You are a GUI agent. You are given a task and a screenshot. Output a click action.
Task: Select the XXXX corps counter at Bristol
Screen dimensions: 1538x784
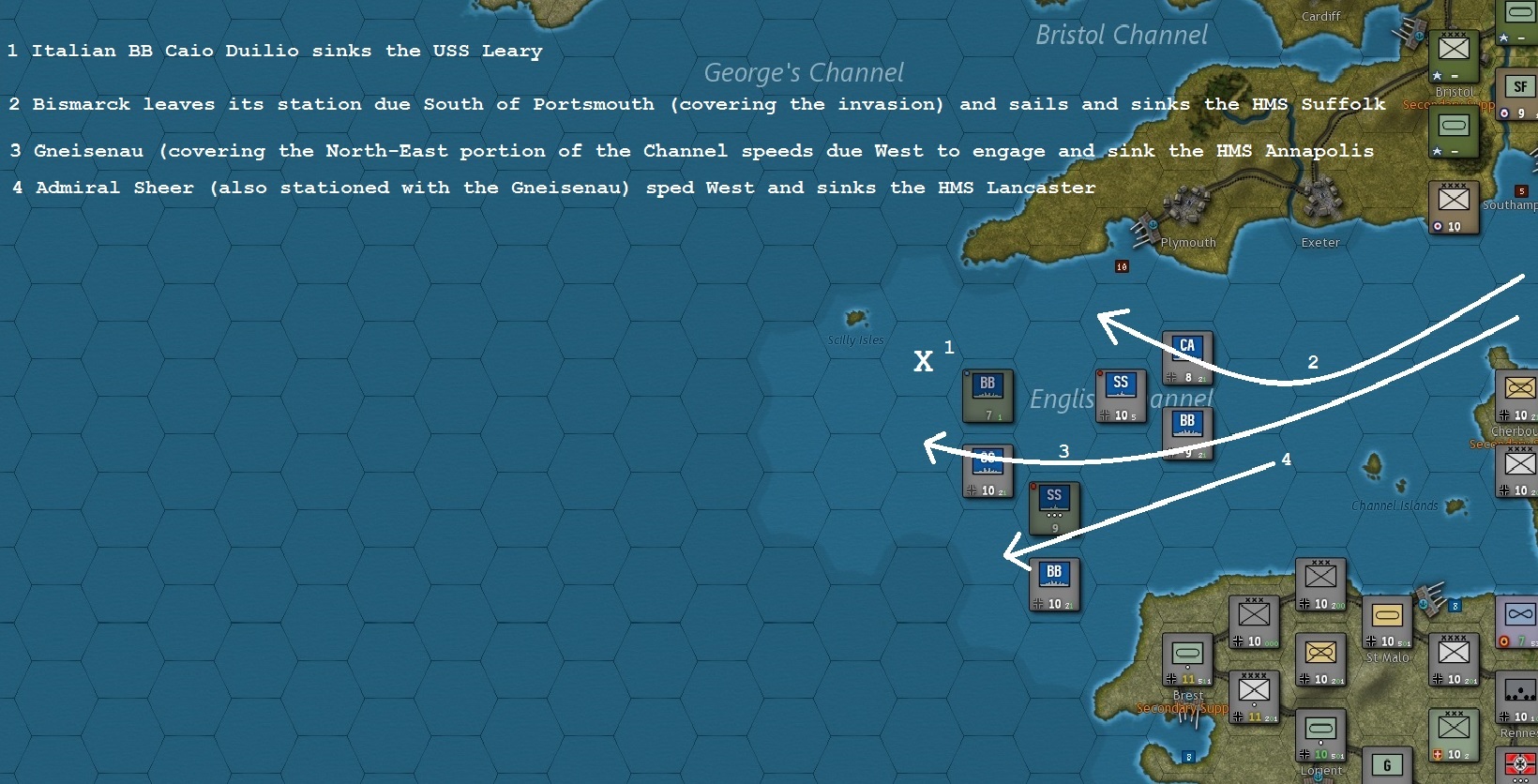coord(1455,53)
